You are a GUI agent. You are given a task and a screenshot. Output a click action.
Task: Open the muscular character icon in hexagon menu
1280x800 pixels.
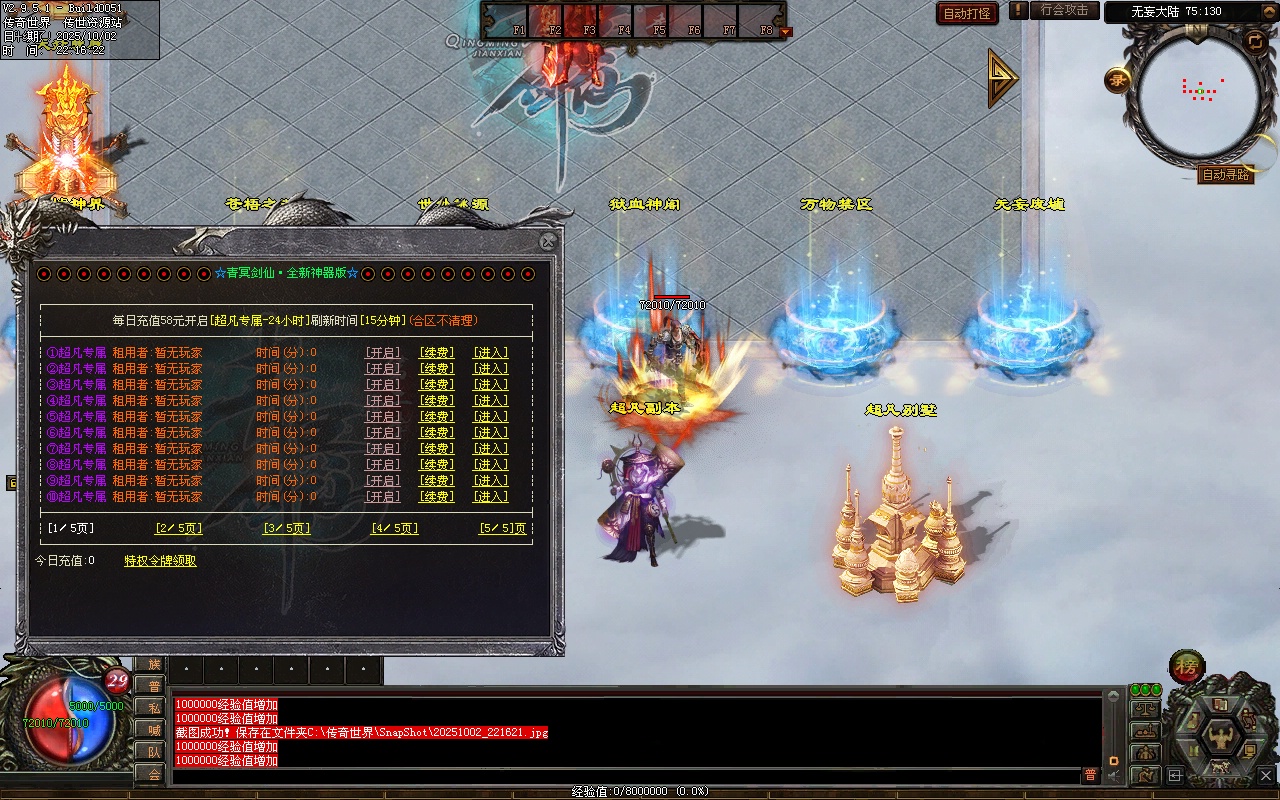coord(1220,737)
